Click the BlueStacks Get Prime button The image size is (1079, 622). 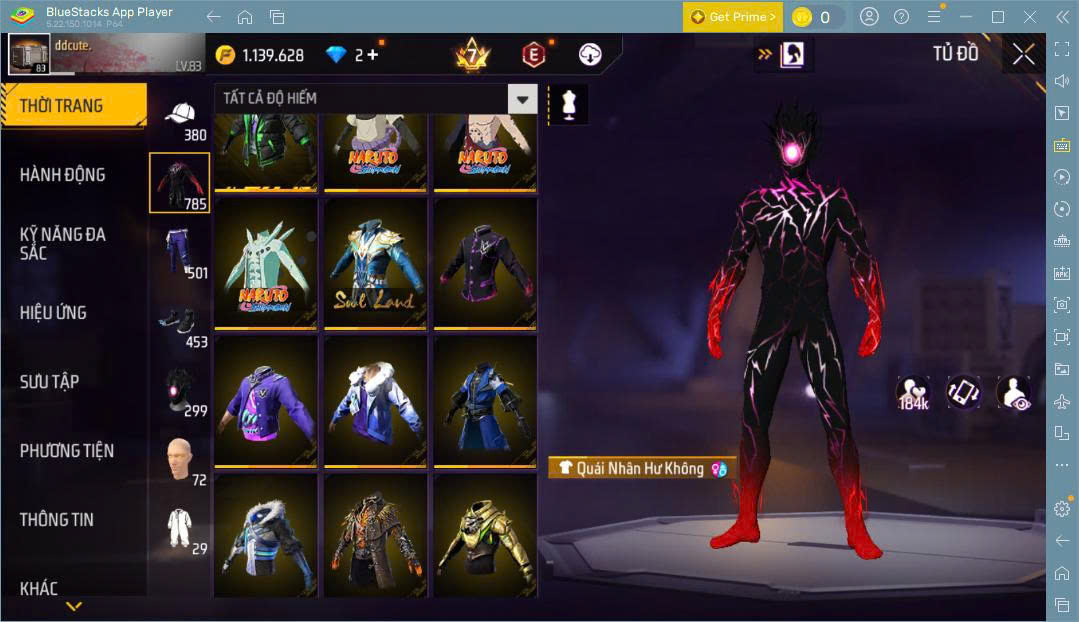(733, 17)
